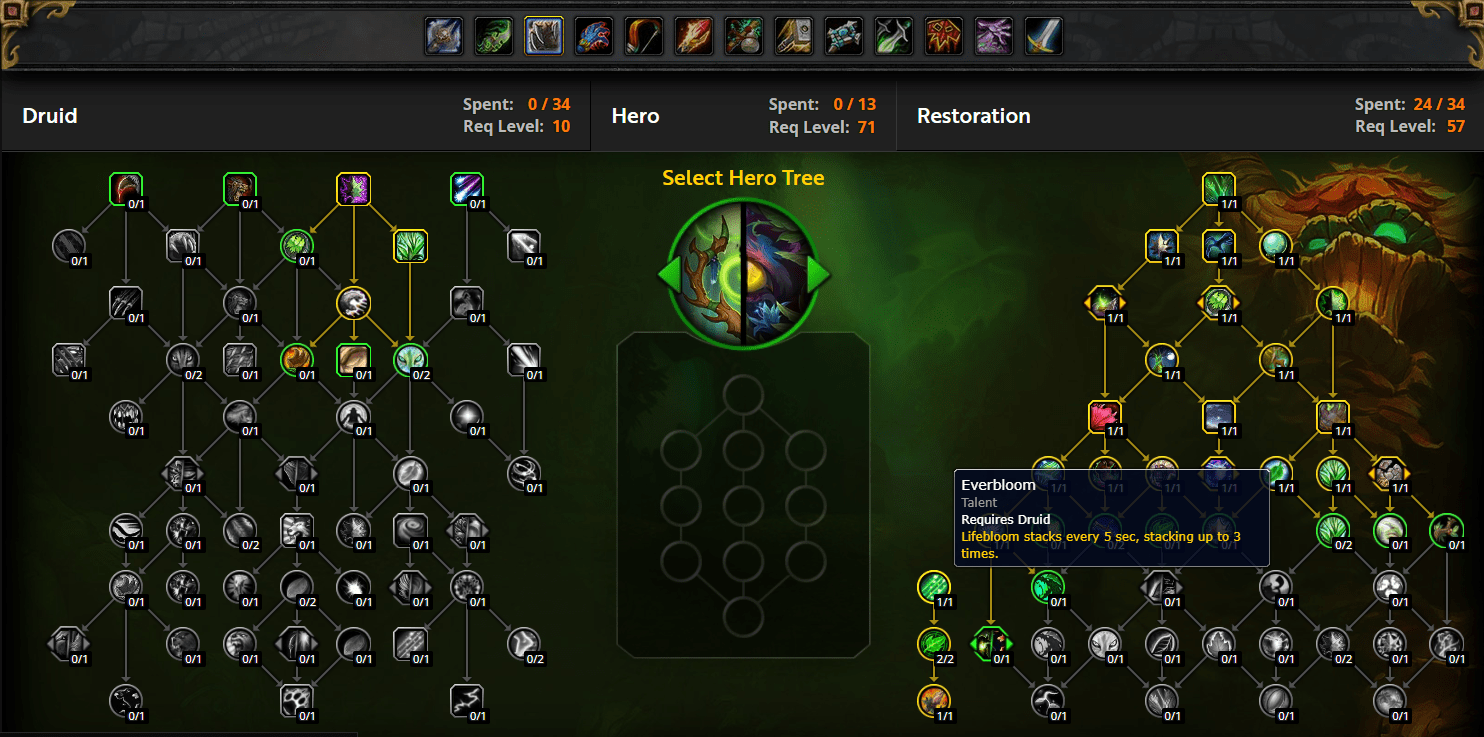Click the bow class icon in the top bar
Screen dimensions: 1484x737
point(643,35)
